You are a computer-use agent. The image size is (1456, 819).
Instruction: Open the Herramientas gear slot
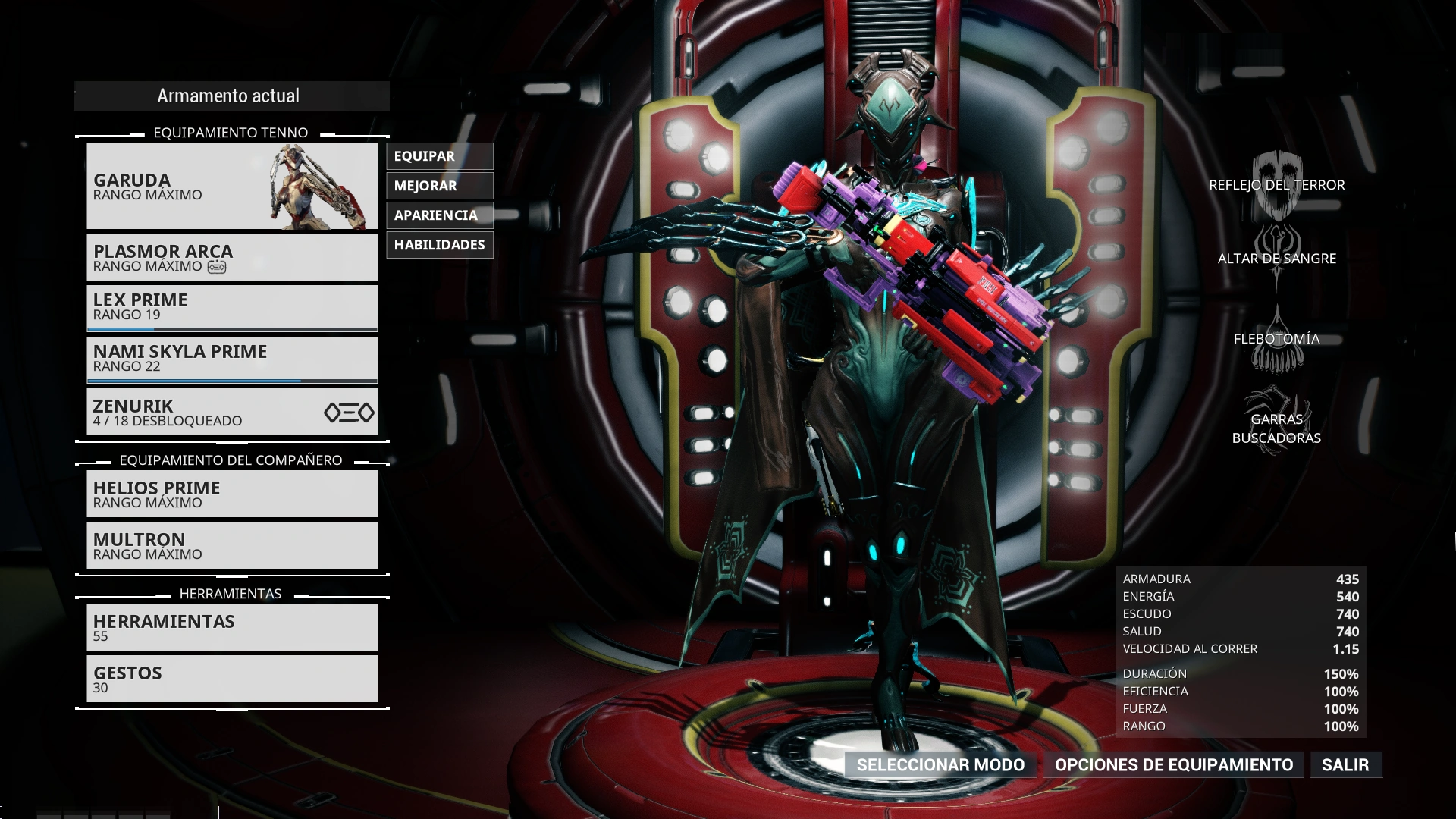232,627
